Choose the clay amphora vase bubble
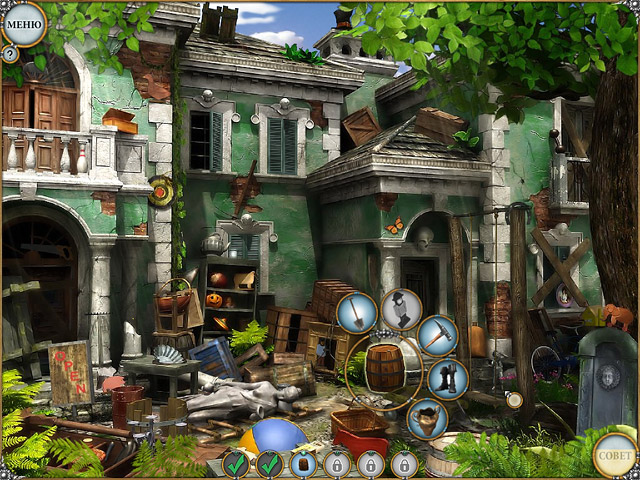The width and height of the screenshot is (640, 480). point(427,418)
